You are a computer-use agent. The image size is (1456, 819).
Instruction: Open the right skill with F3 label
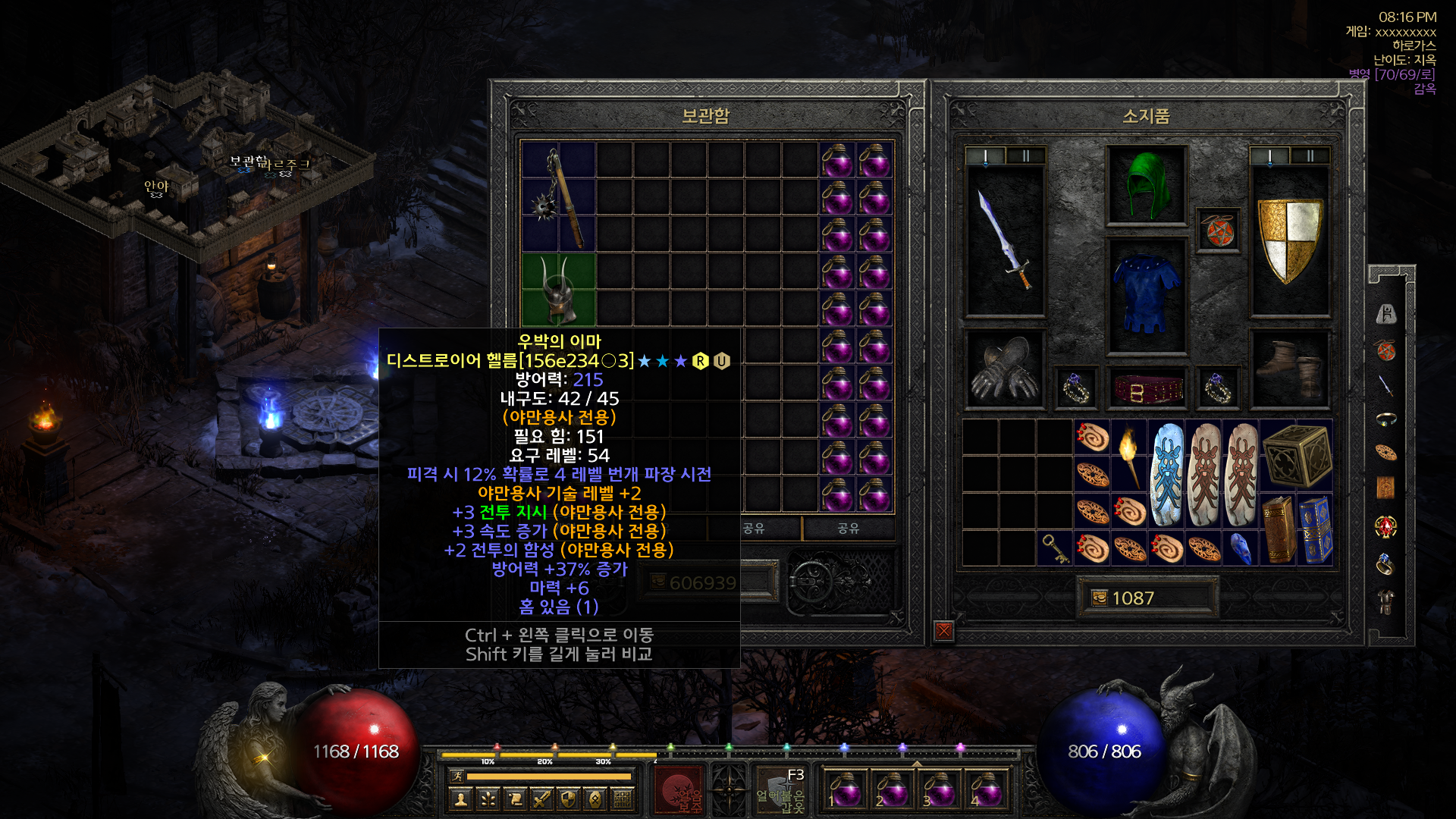point(781,792)
